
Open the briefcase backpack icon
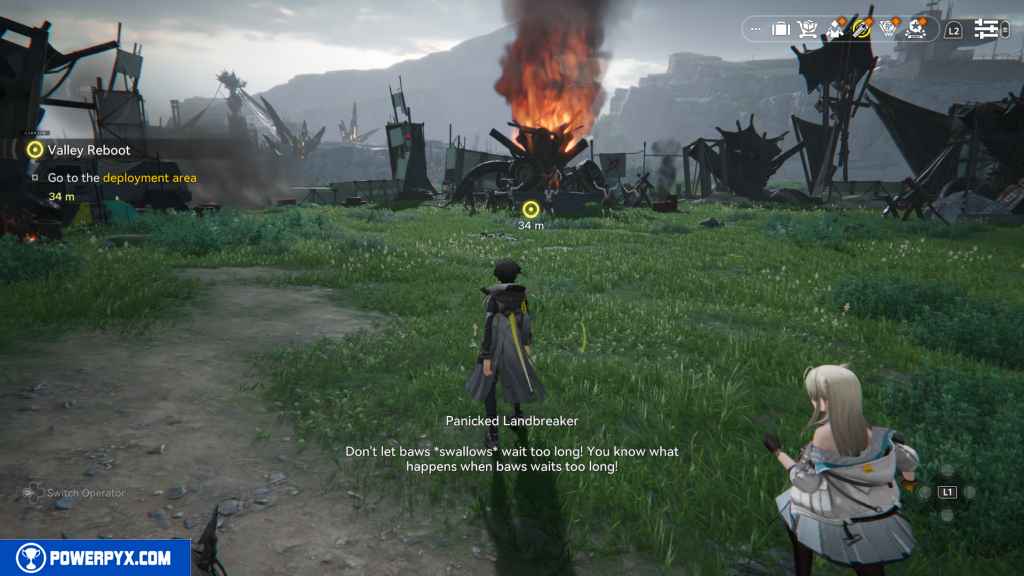coord(781,29)
